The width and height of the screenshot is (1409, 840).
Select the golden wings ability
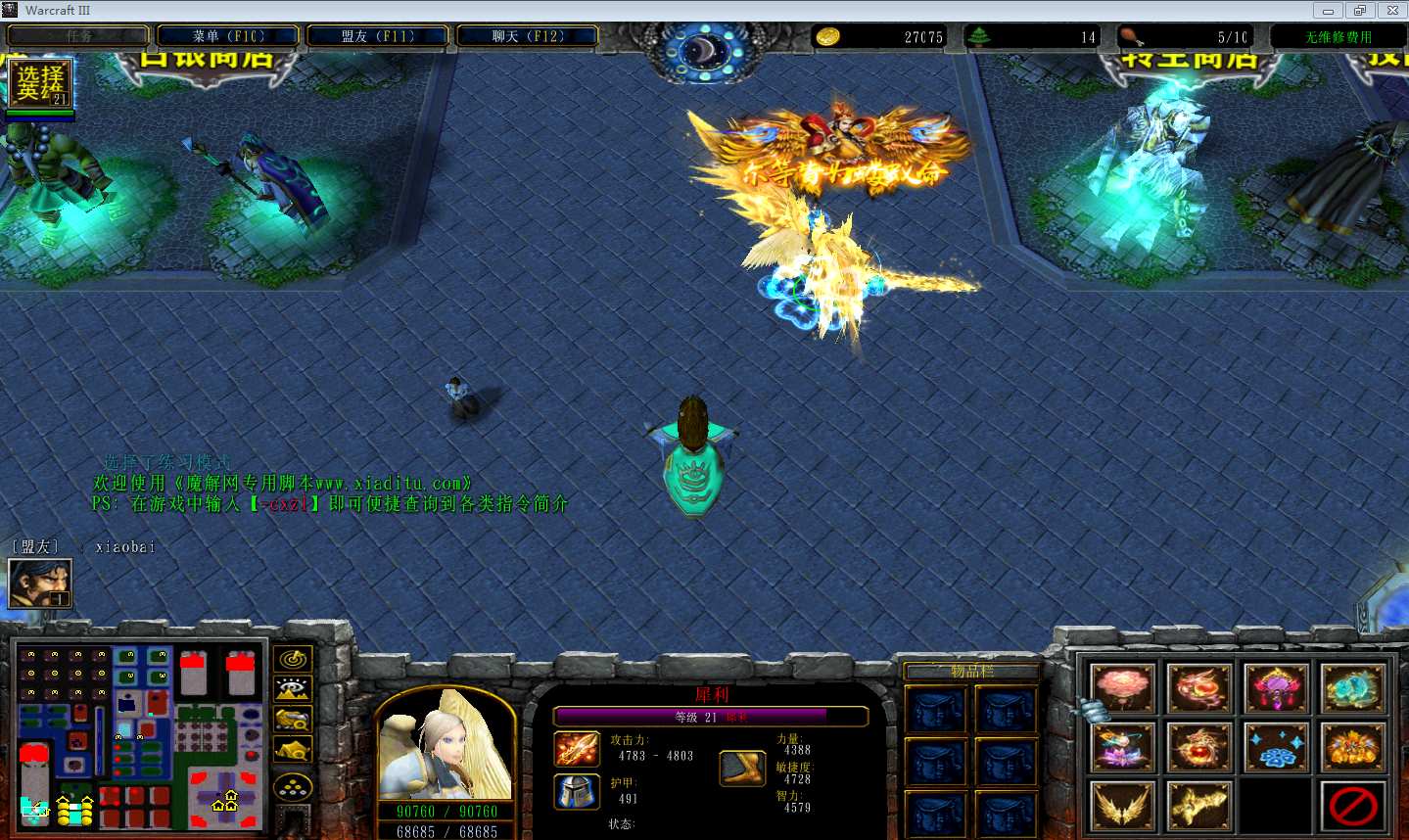(x=1123, y=807)
